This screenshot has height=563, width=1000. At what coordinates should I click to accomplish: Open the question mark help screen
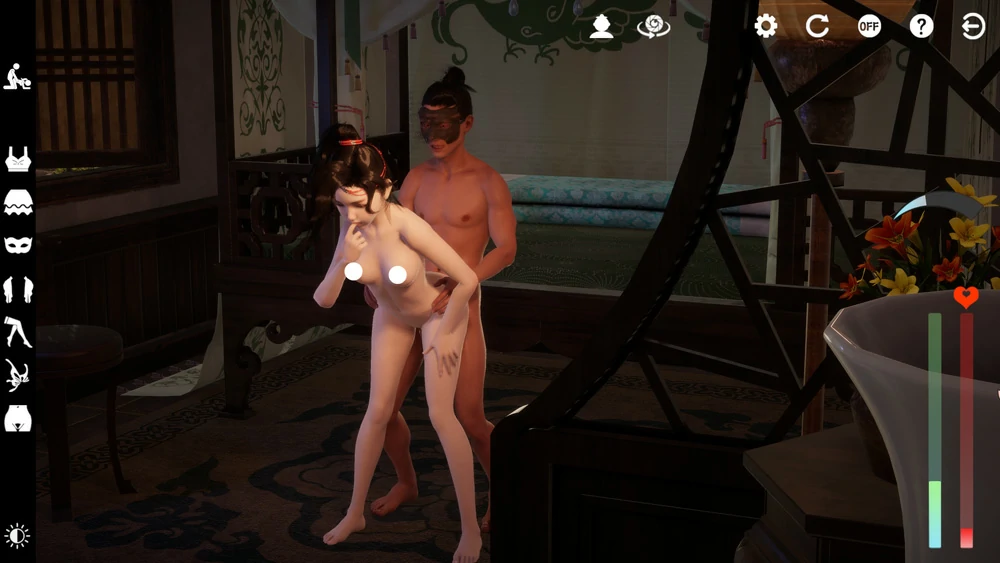922,26
